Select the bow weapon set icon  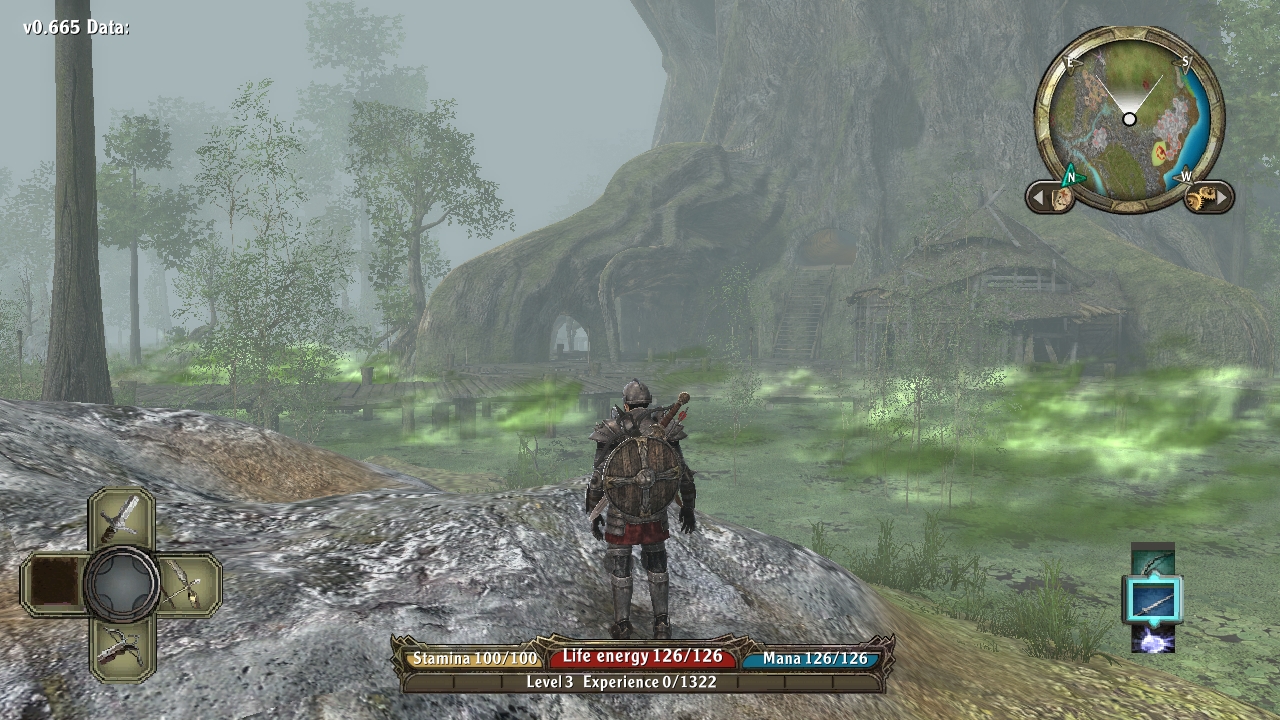point(1152,561)
